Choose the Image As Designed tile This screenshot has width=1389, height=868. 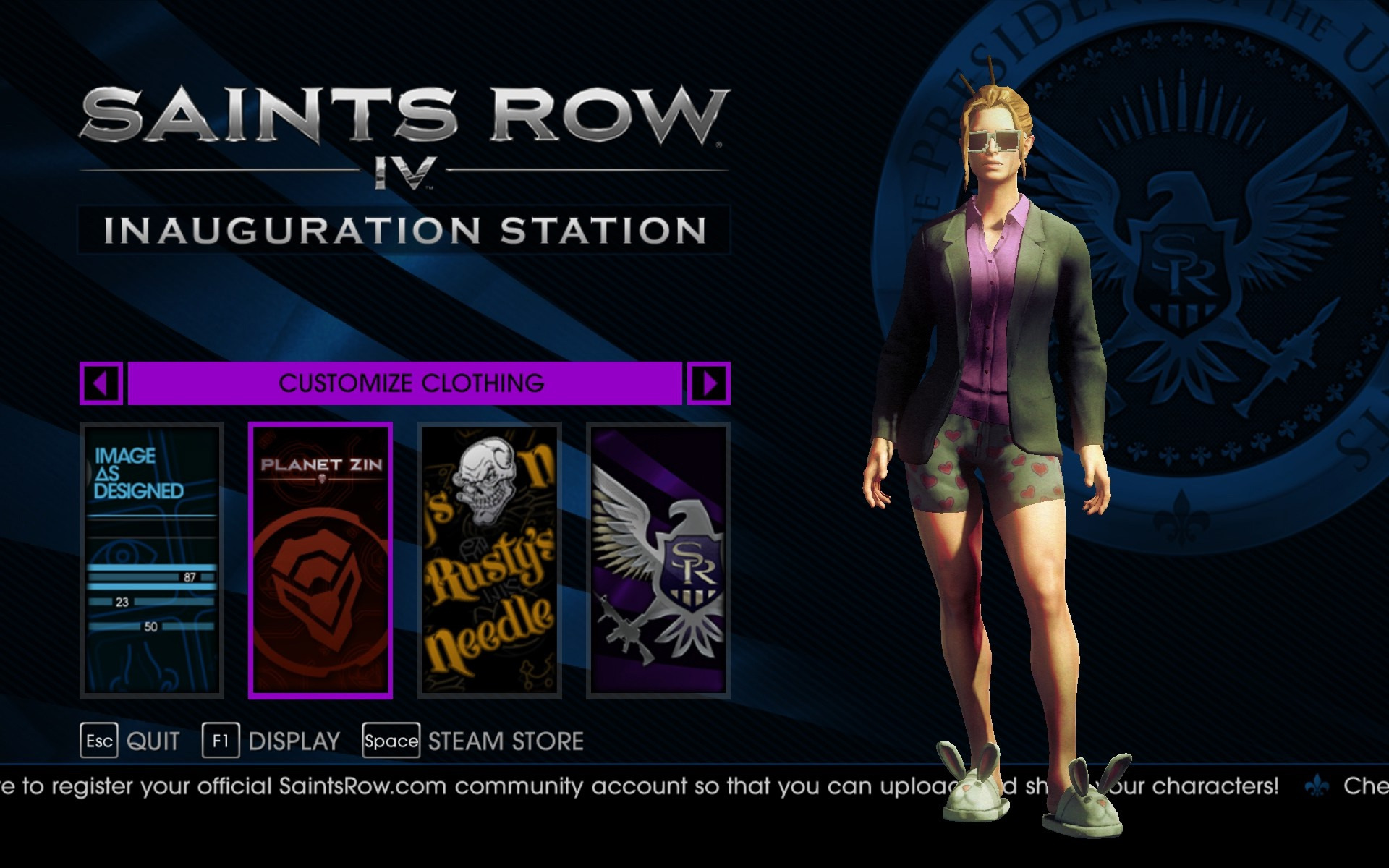click(x=152, y=561)
